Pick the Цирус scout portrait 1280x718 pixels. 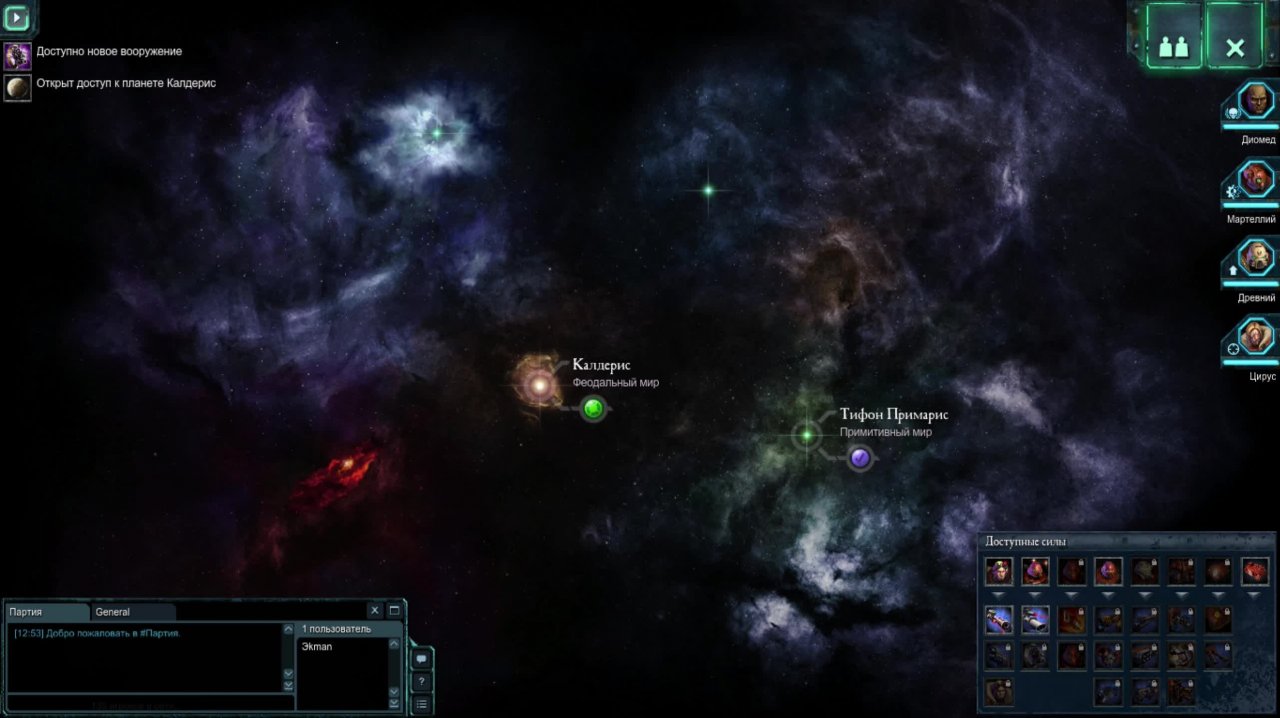(1256, 337)
